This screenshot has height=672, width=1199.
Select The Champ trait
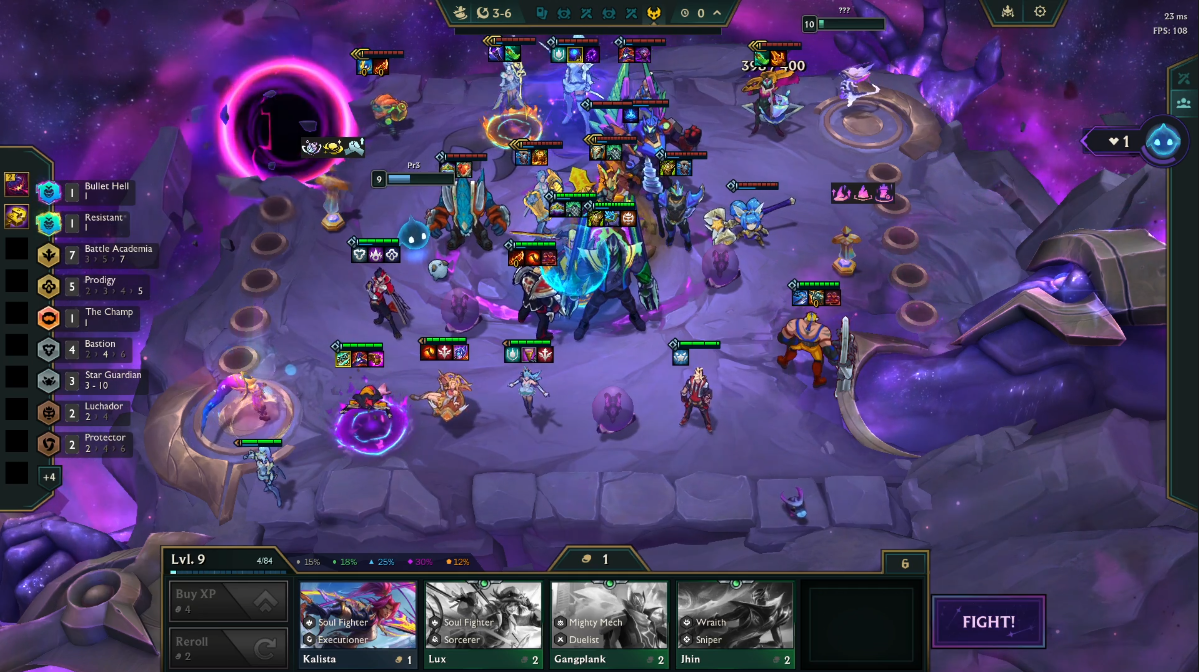click(98, 318)
